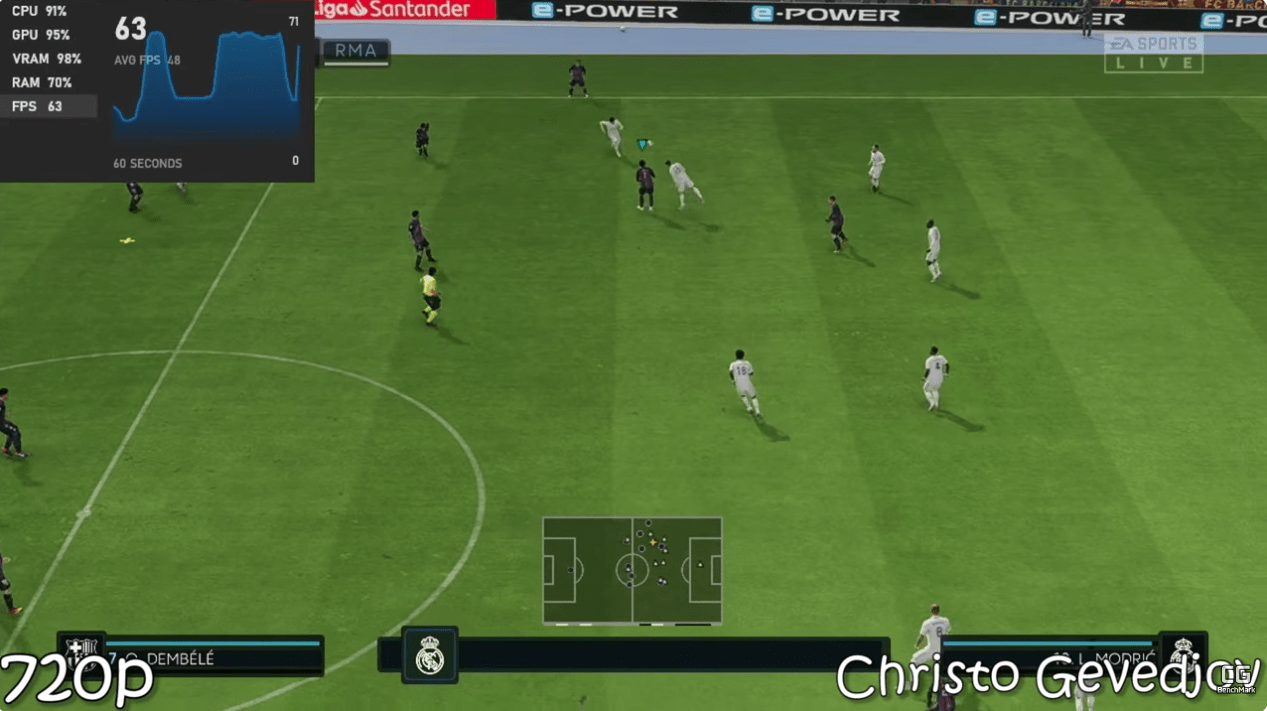Select the Modrić player name panel
The height and width of the screenshot is (711, 1267).
pos(1050,658)
